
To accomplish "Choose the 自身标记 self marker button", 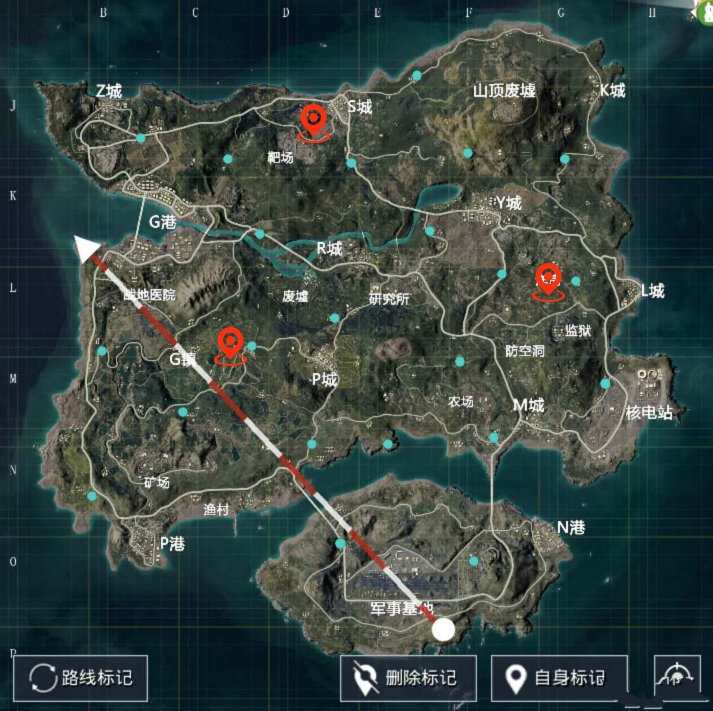I will 559,678.
